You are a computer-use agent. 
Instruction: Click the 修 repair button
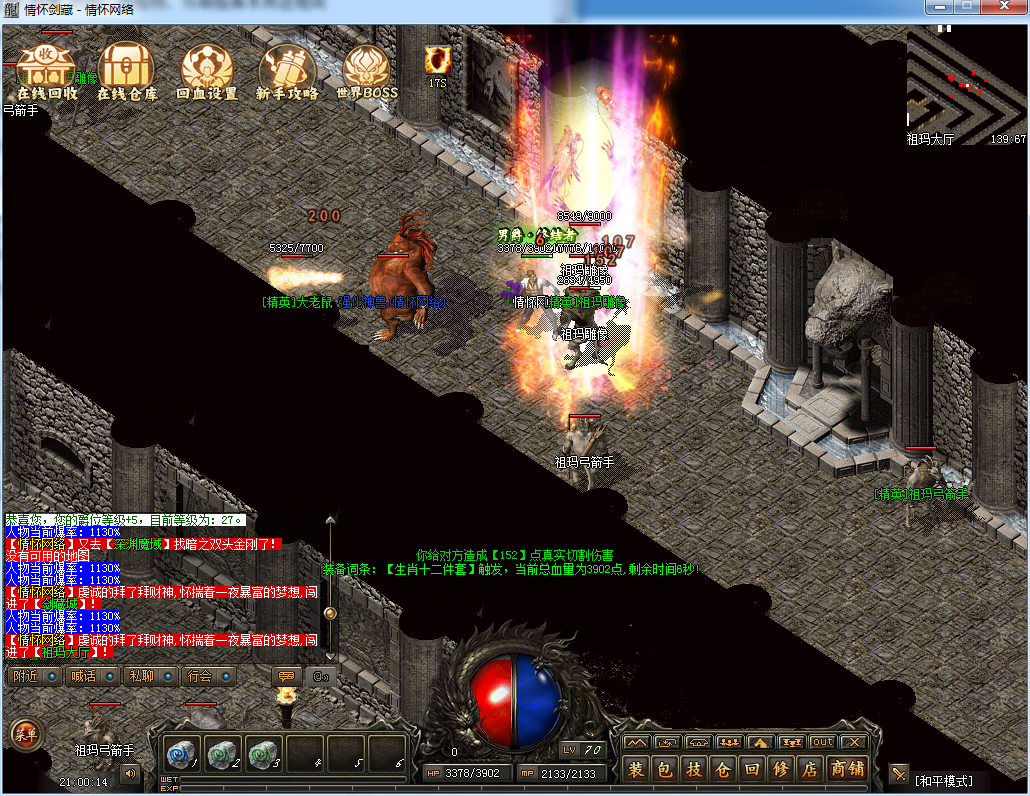coord(782,769)
